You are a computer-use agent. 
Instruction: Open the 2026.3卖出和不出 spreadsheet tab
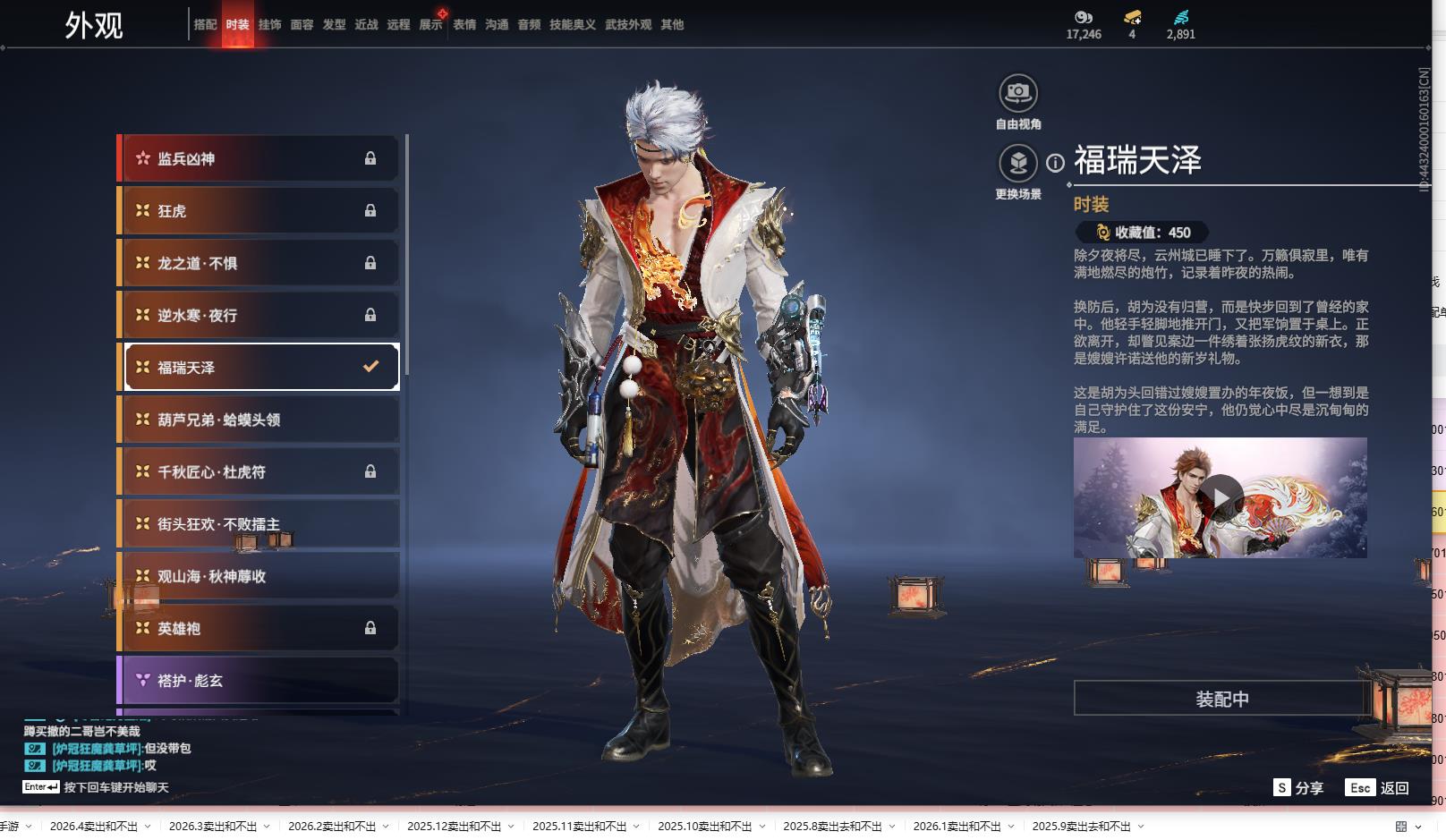coord(213,826)
